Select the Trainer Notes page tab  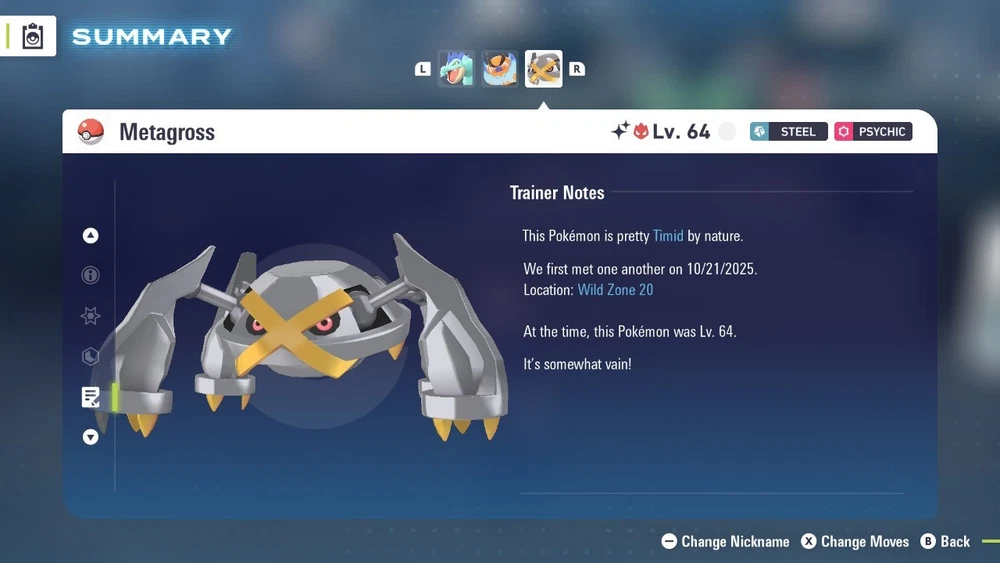[x=91, y=397]
